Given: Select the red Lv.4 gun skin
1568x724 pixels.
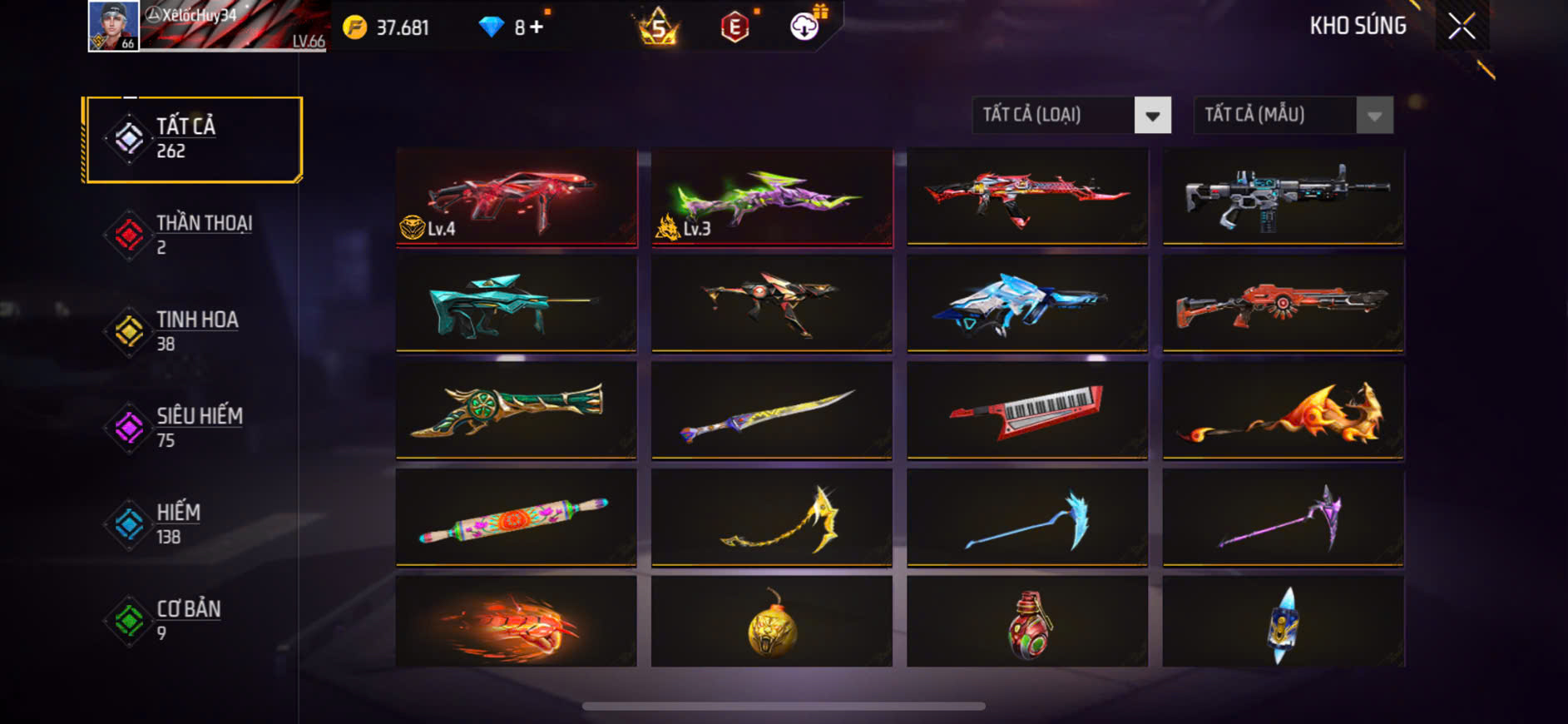Looking at the screenshot, I should (x=517, y=197).
